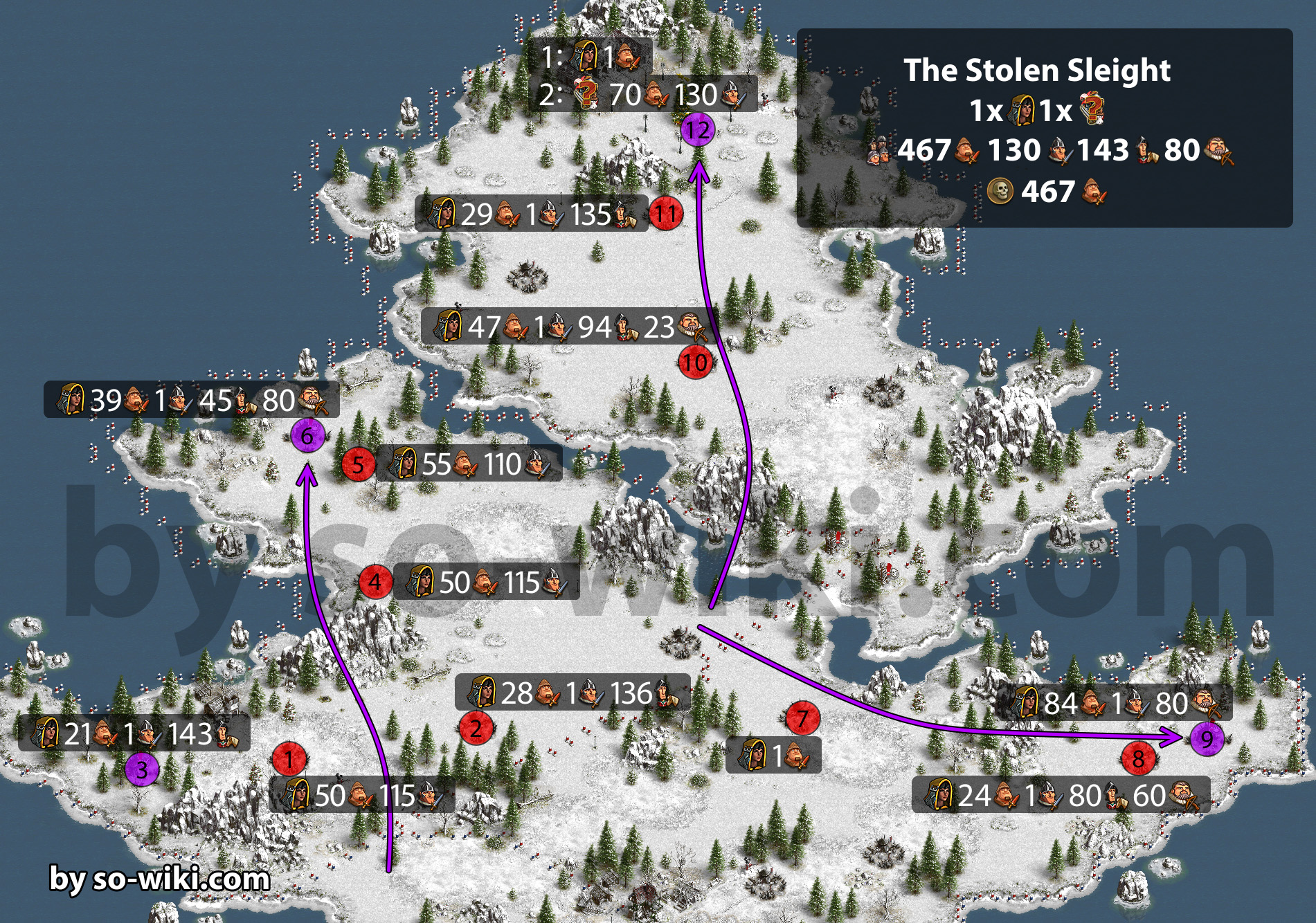Click red camp marker number 8
The image size is (1316, 923).
coord(1138,759)
